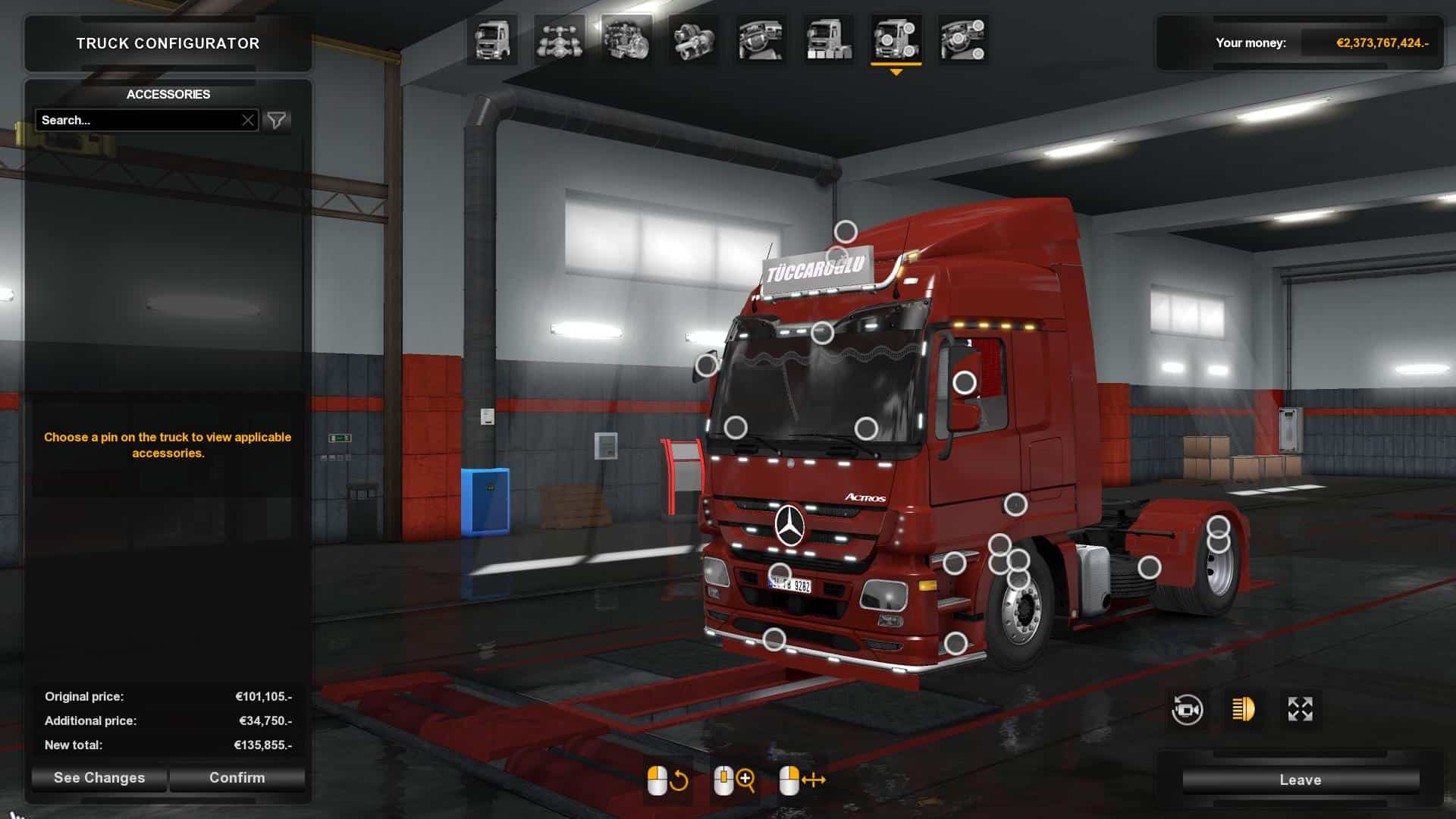Toggle the truck headlights icon
The image size is (1456, 819).
pyautogui.click(x=1244, y=710)
